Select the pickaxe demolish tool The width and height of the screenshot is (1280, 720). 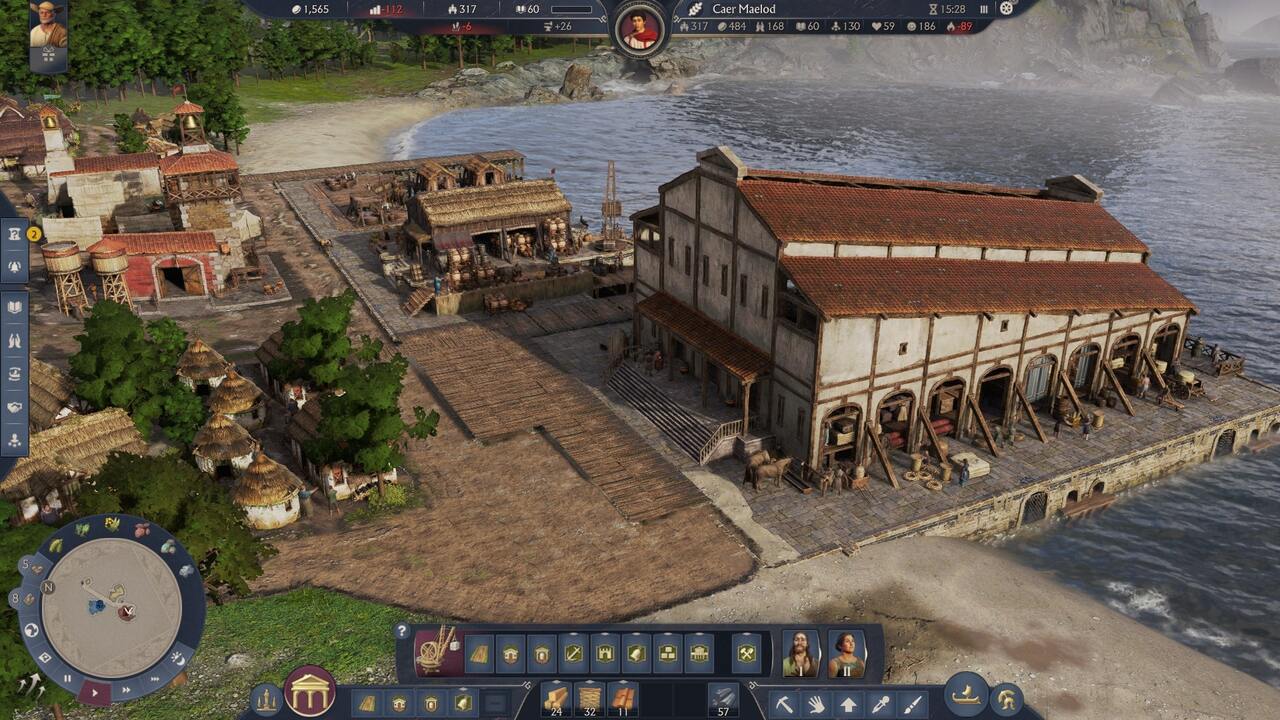784,704
